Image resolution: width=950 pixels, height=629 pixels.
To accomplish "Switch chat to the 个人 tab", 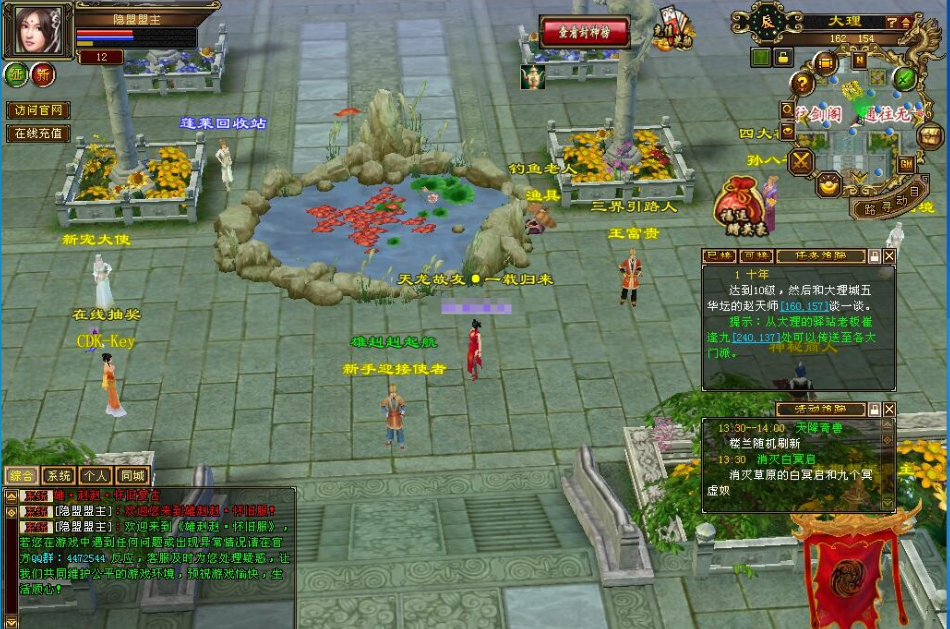I will [96, 476].
